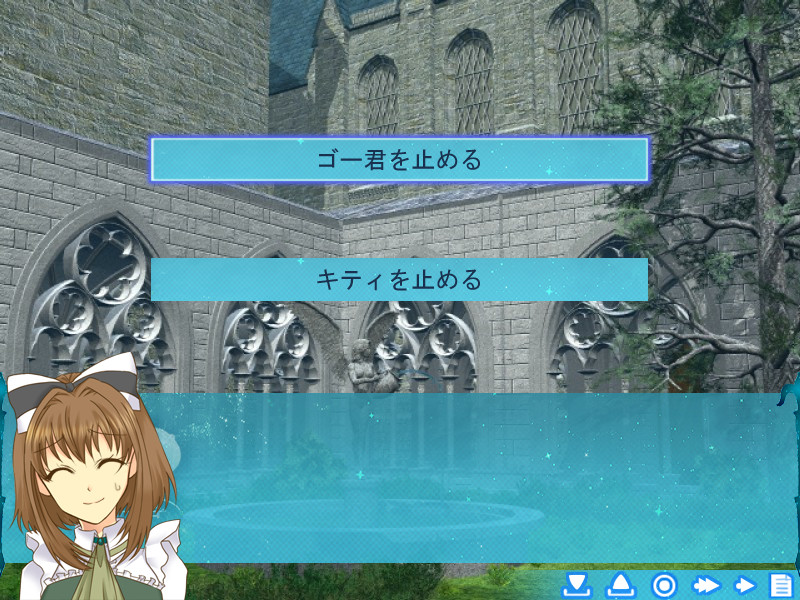800x600 pixels.
Task: Open the load icon with upward arrow
Action: point(621,585)
